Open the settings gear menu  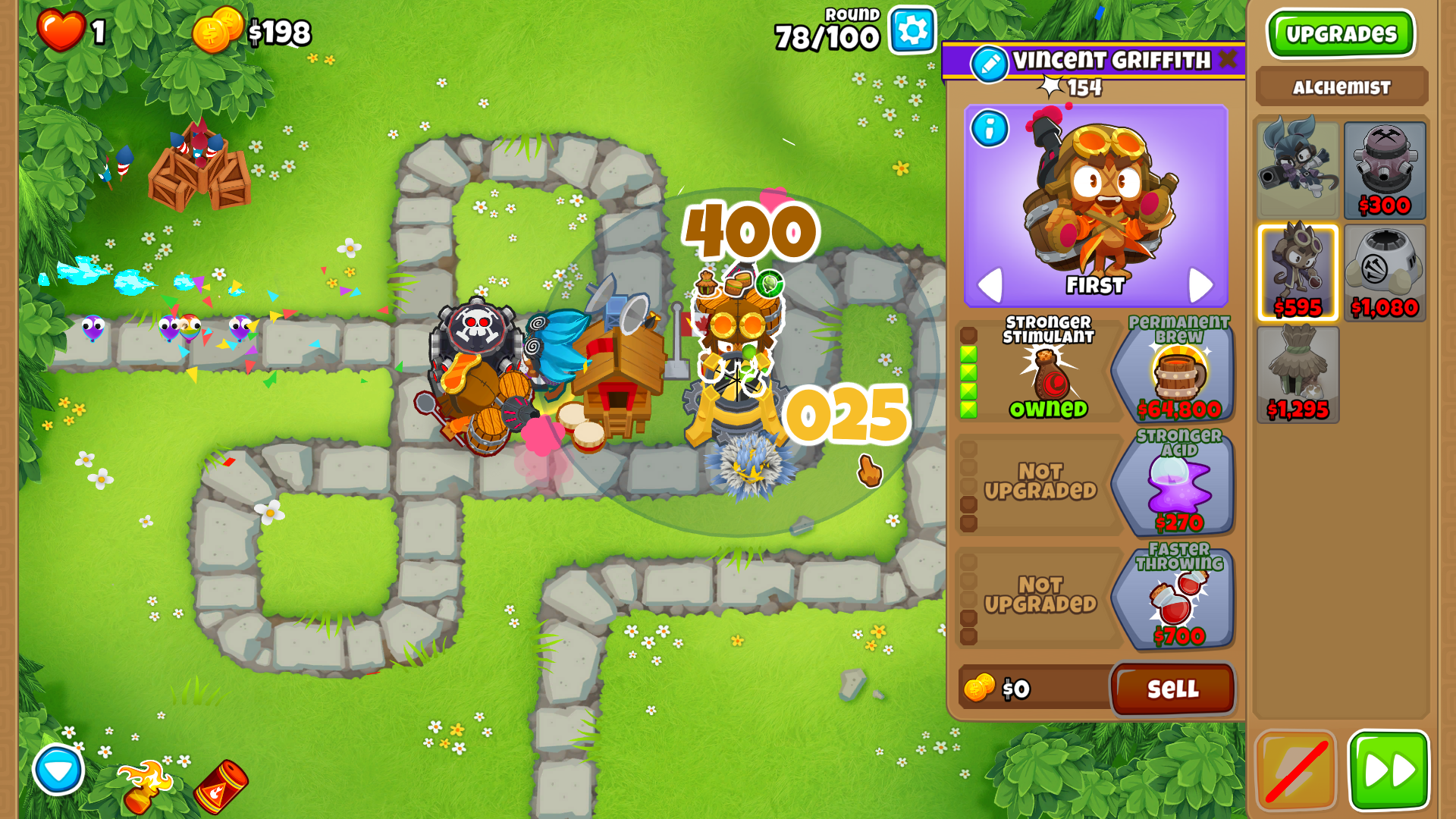(x=912, y=31)
